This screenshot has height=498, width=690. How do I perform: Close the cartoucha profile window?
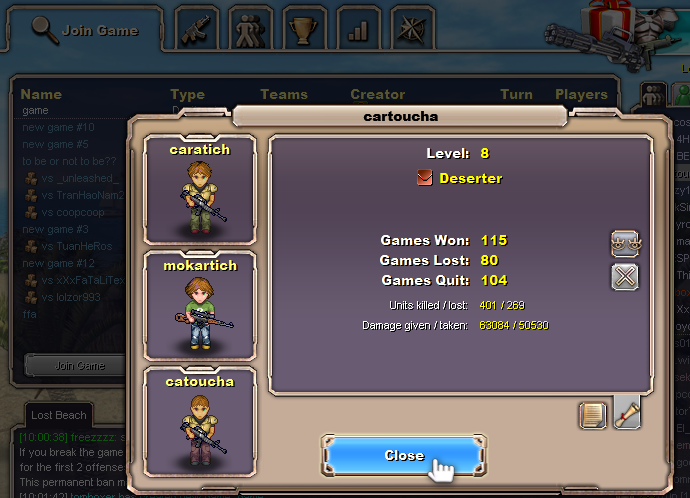pos(403,456)
